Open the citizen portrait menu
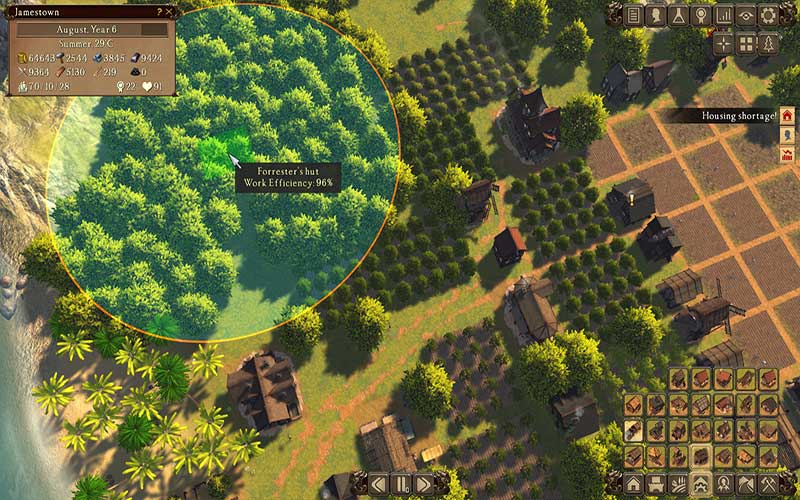800x500 pixels. click(655, 15)
